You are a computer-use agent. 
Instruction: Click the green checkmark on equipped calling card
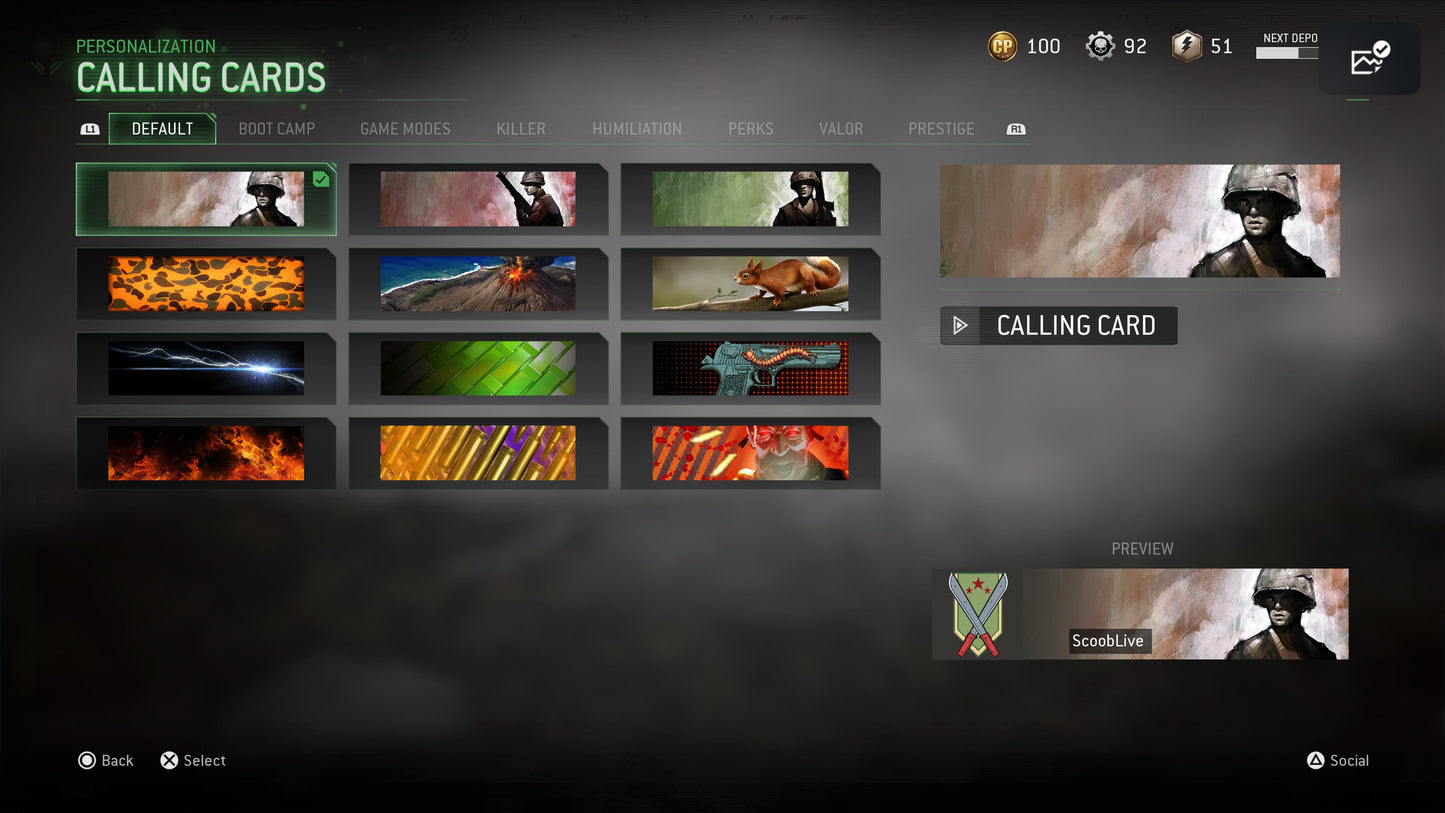pos(320,180)
